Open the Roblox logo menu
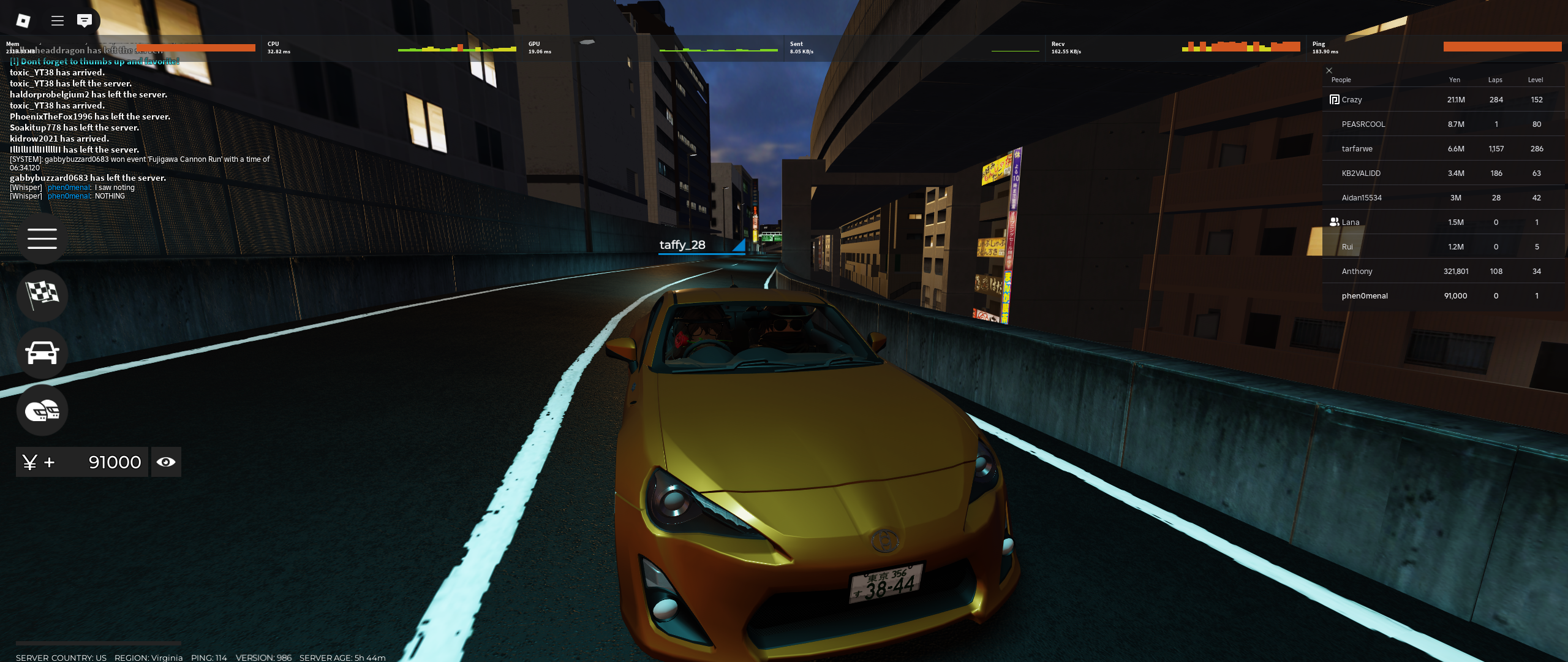Image resolution: width=1568 pixels, height=662 pixels. pyautogui.click(x=23, y=21)
